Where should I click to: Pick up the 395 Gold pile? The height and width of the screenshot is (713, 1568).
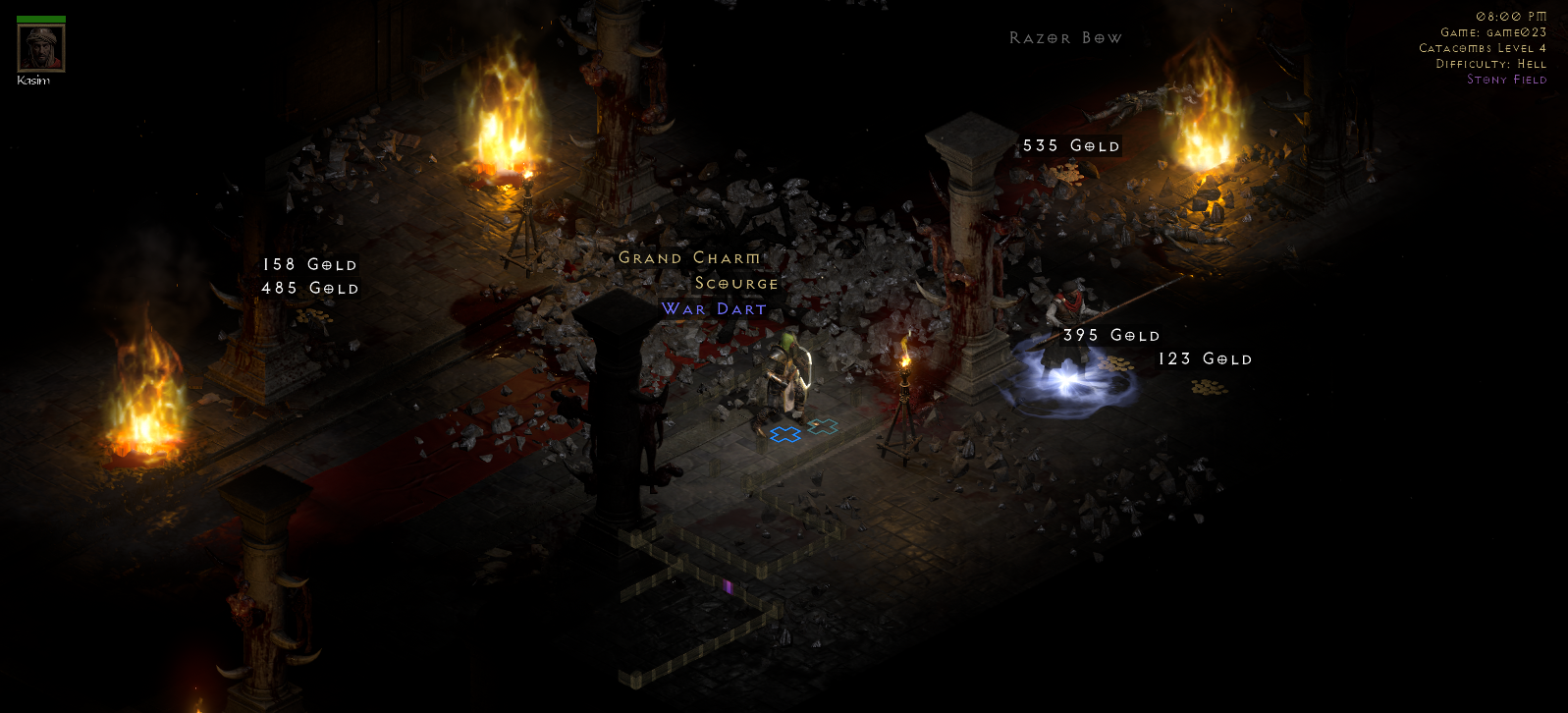(x=1112, y=335)
